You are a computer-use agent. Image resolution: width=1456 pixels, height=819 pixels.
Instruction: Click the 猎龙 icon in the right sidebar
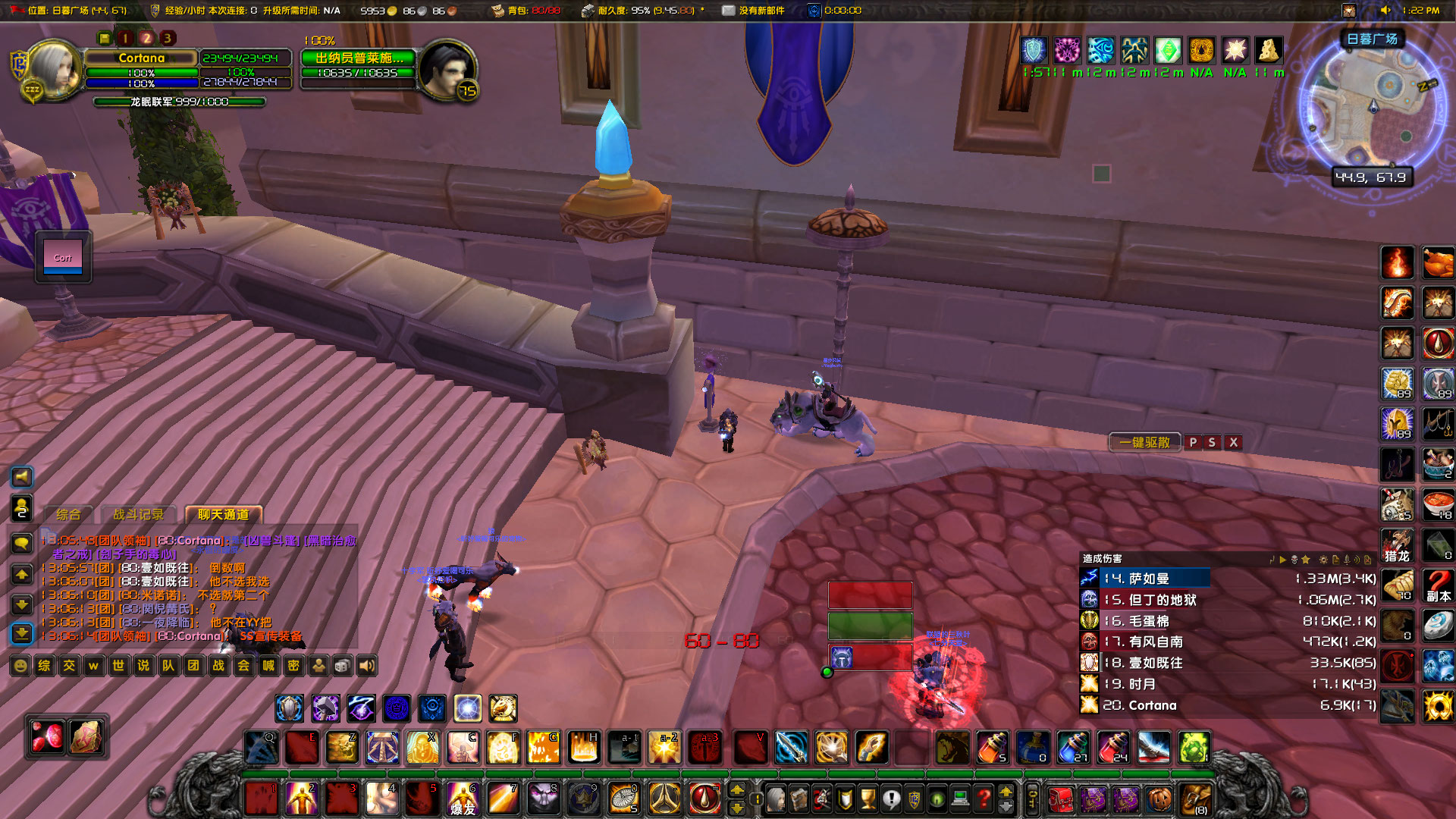point(1398,546)
